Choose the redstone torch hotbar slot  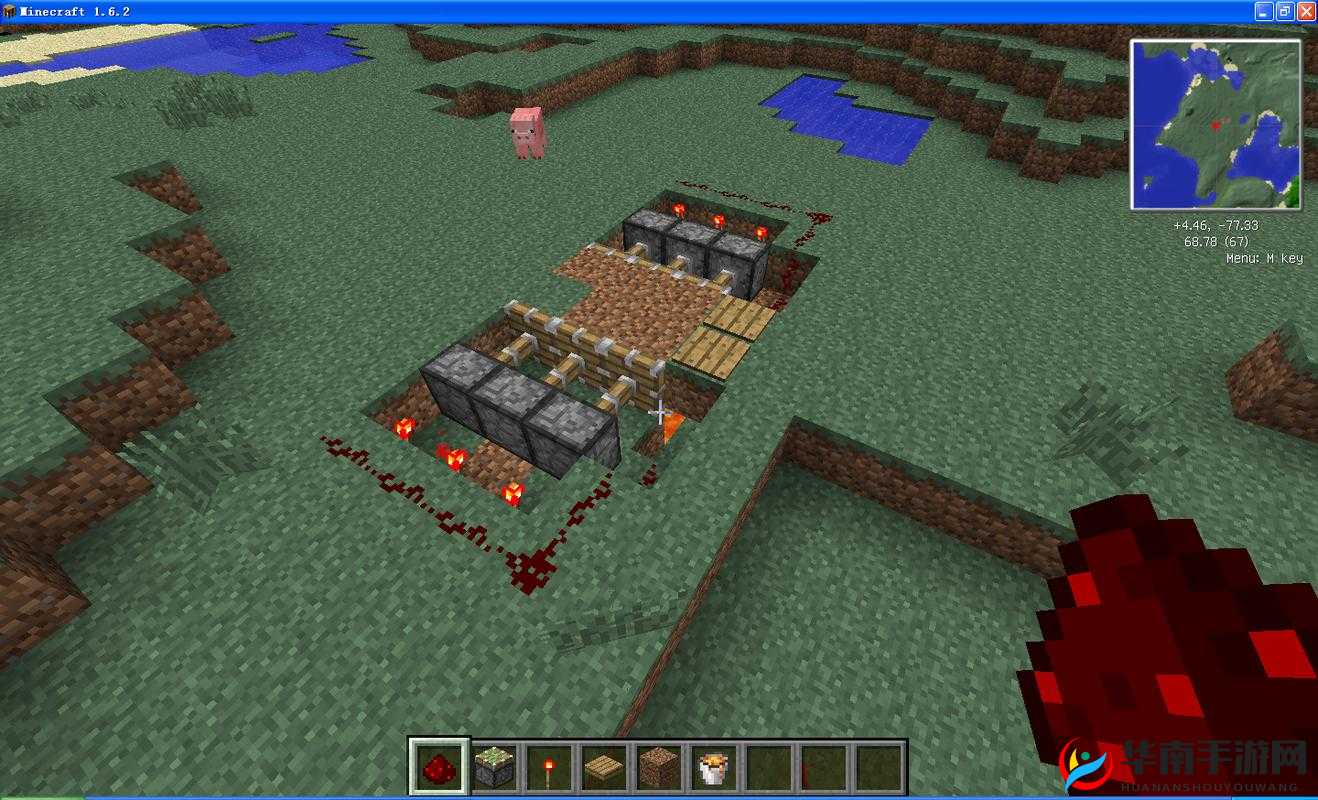548,768
